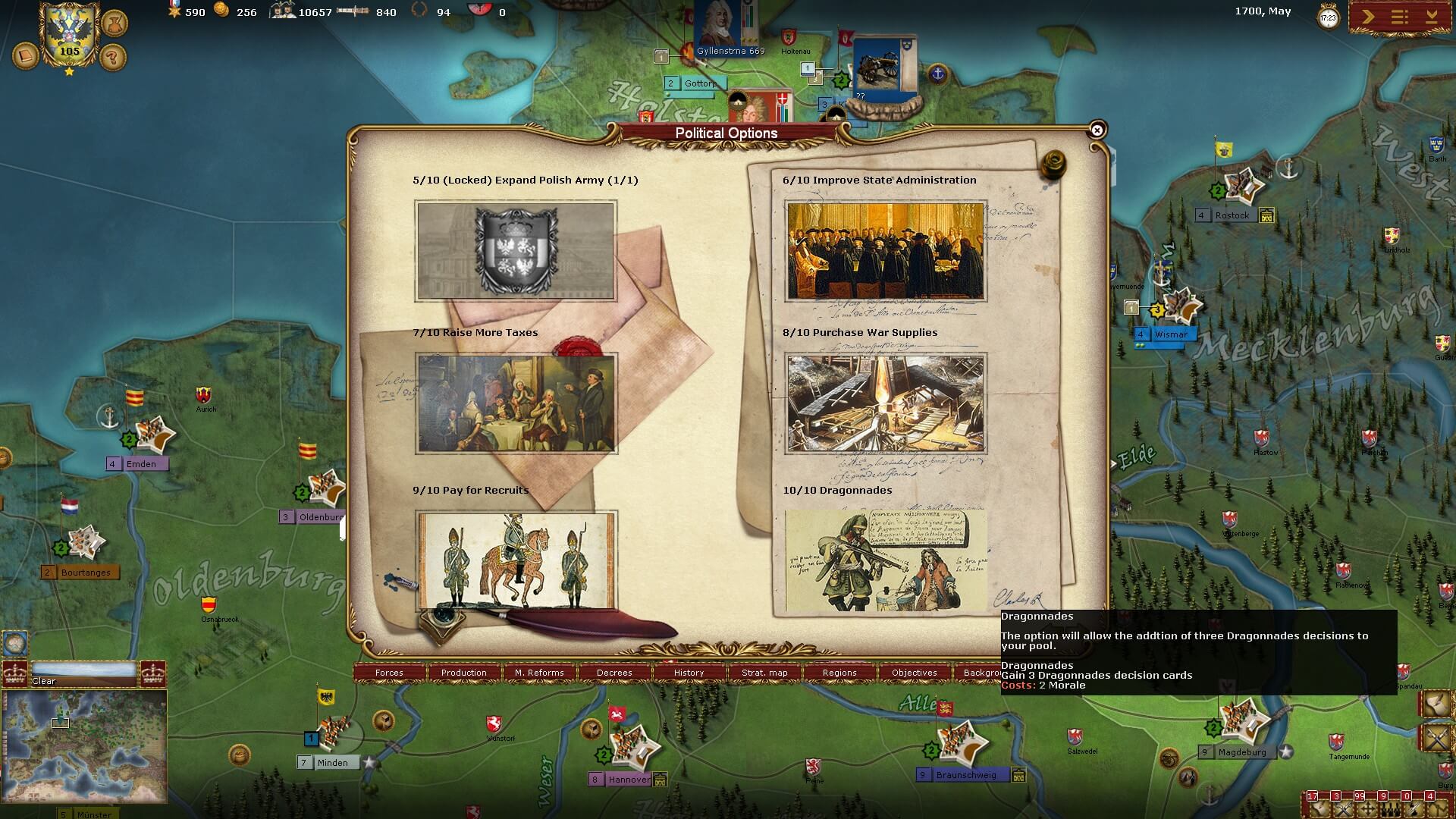This screenshot has height=819, width=1456.
Task: Close the Political Options window
Action: (1097, 130)
